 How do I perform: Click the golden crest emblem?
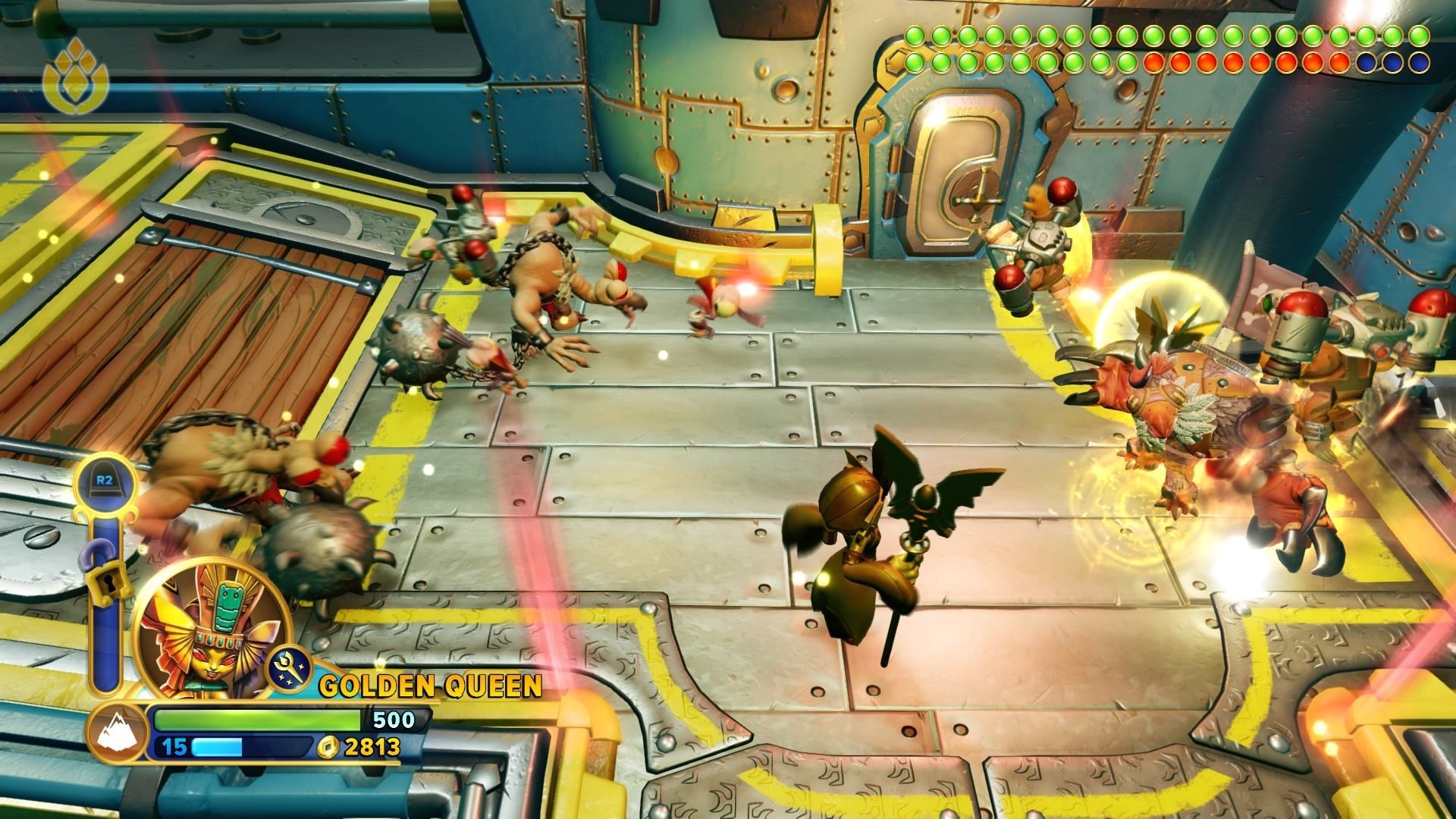pyautogui.click(x=75, y=77)
